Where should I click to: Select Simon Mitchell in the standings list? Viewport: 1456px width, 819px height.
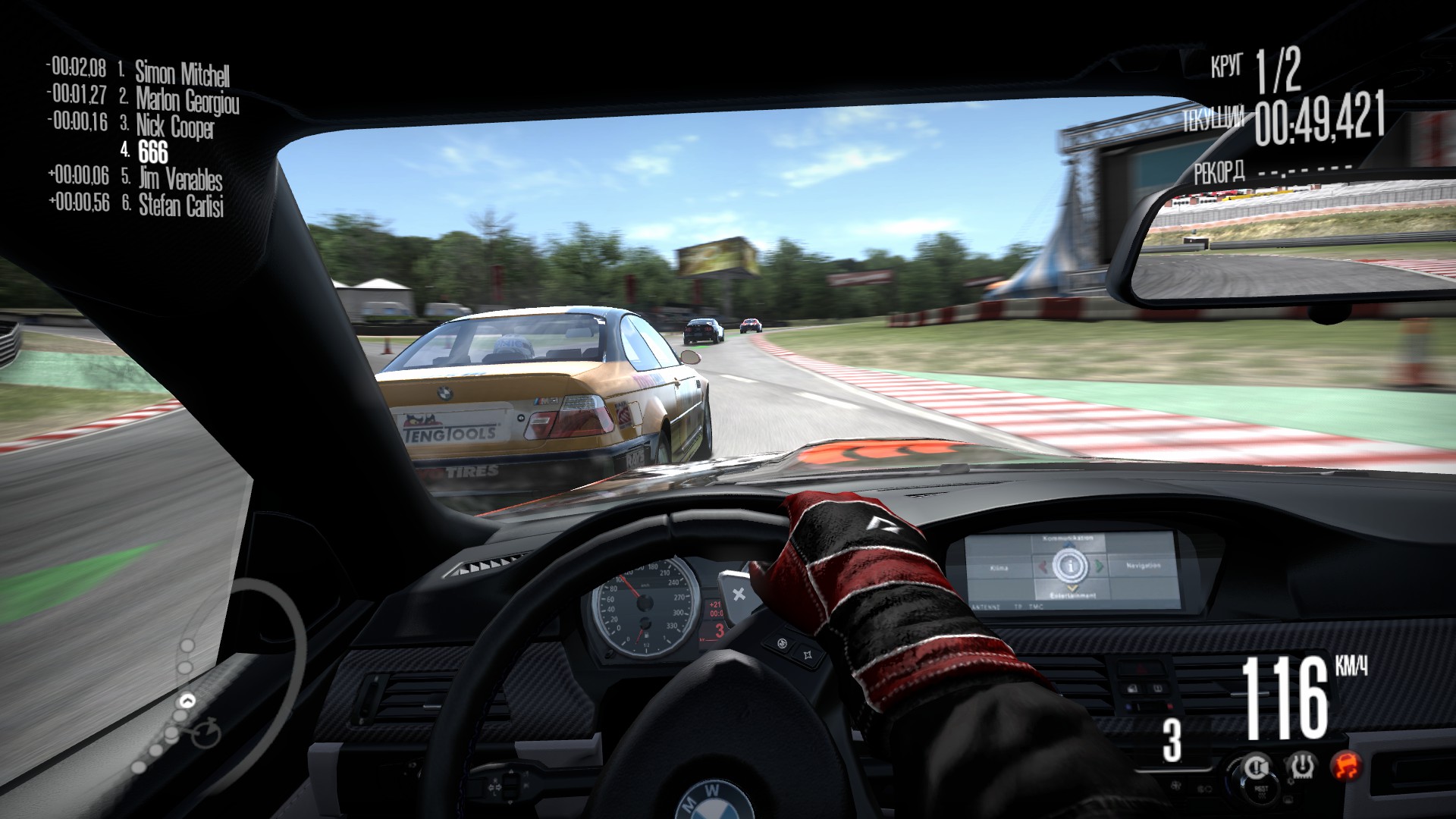(182, 73)
